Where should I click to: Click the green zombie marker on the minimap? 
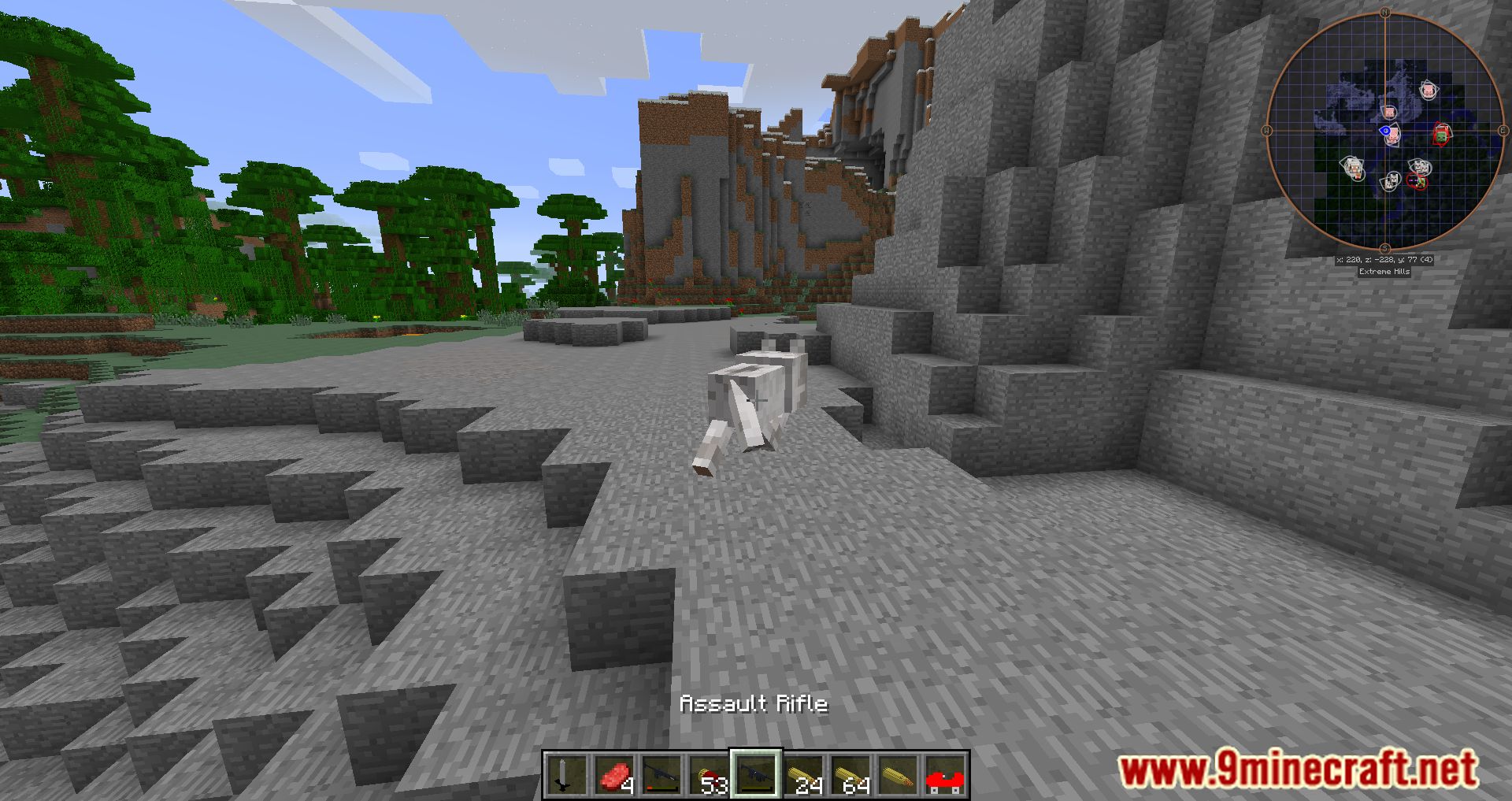[1441, 135]
